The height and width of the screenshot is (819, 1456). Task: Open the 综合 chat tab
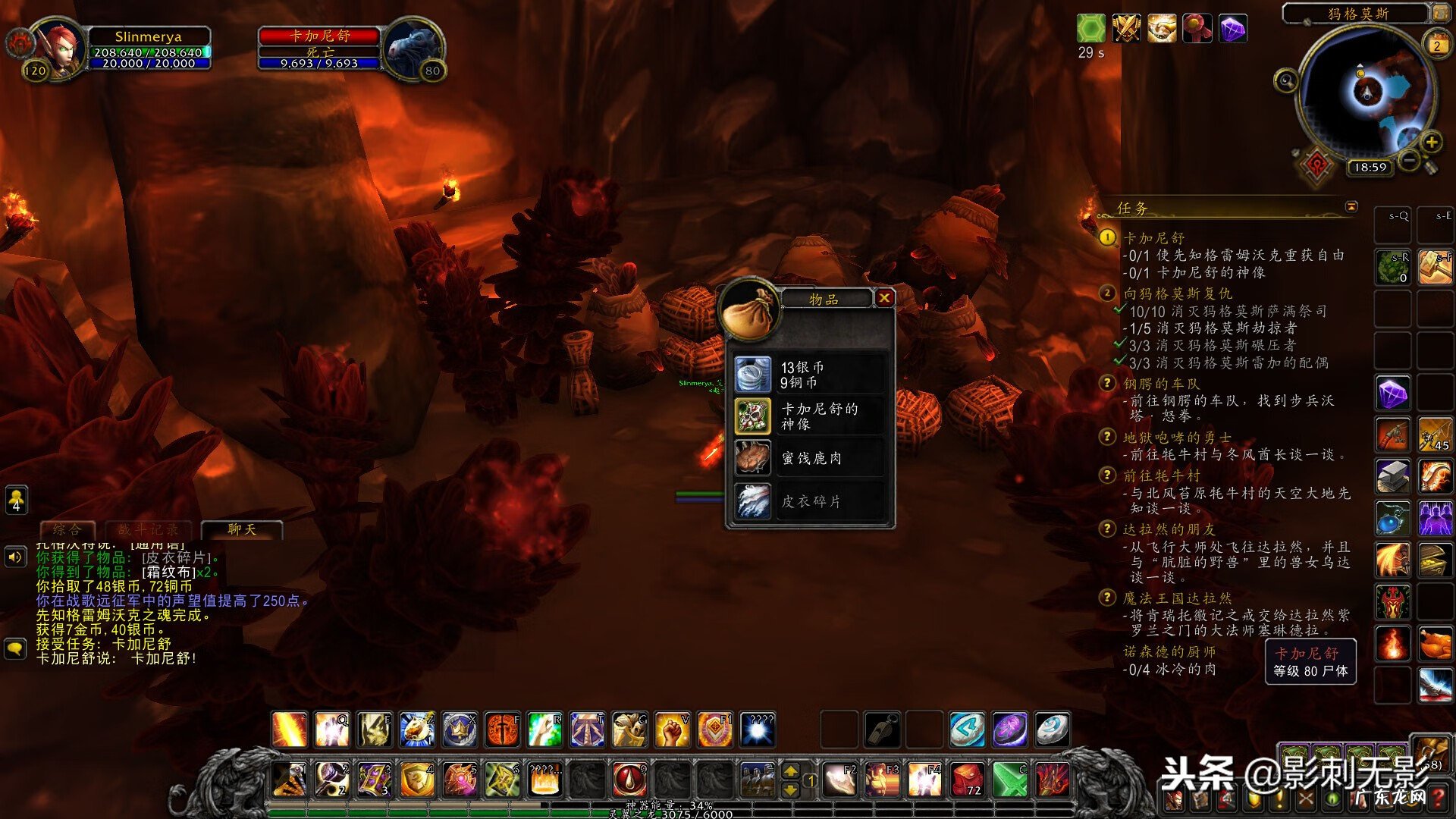[67, 529]
